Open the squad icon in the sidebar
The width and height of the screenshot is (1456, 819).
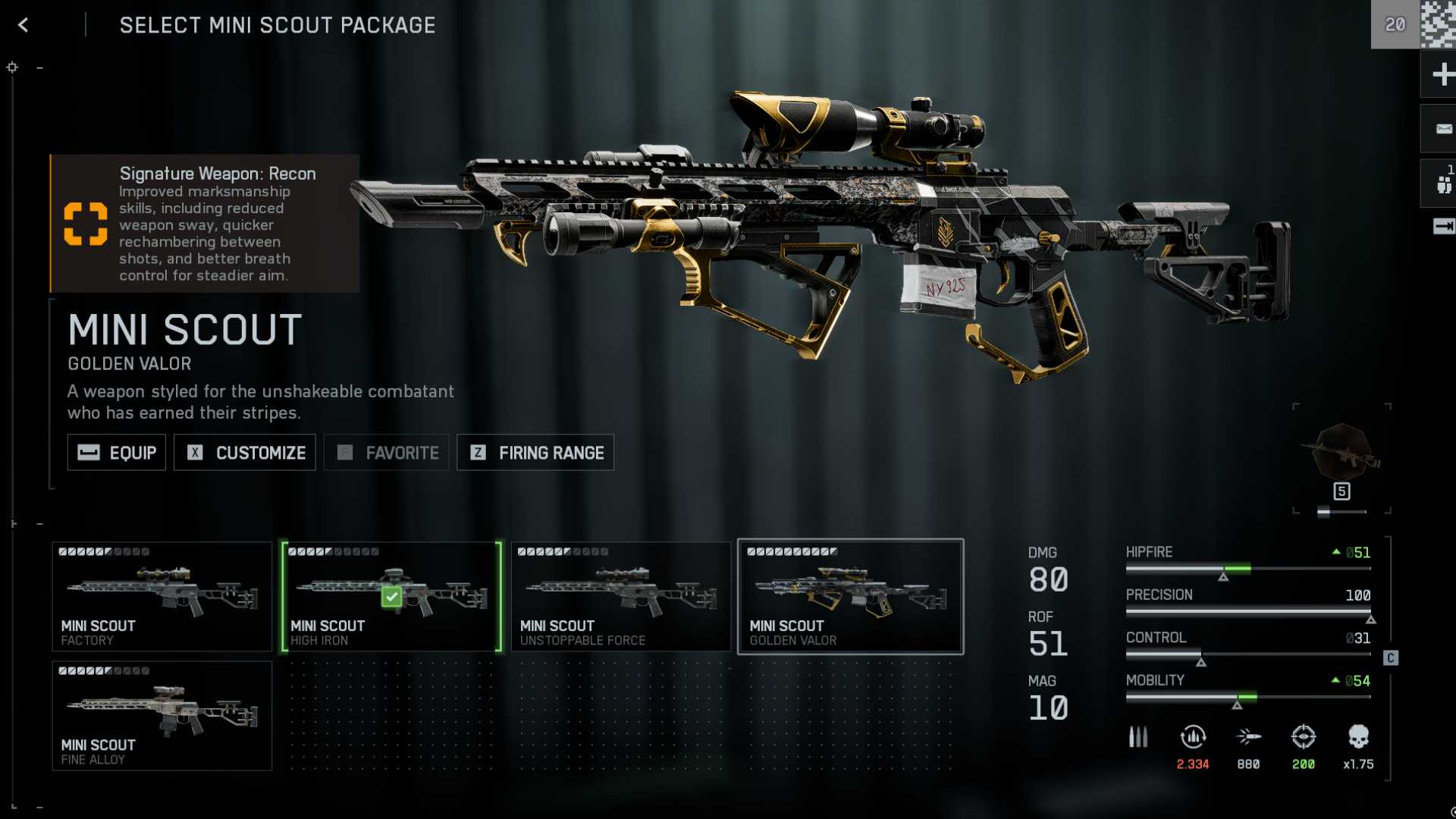click(1442, 184)
